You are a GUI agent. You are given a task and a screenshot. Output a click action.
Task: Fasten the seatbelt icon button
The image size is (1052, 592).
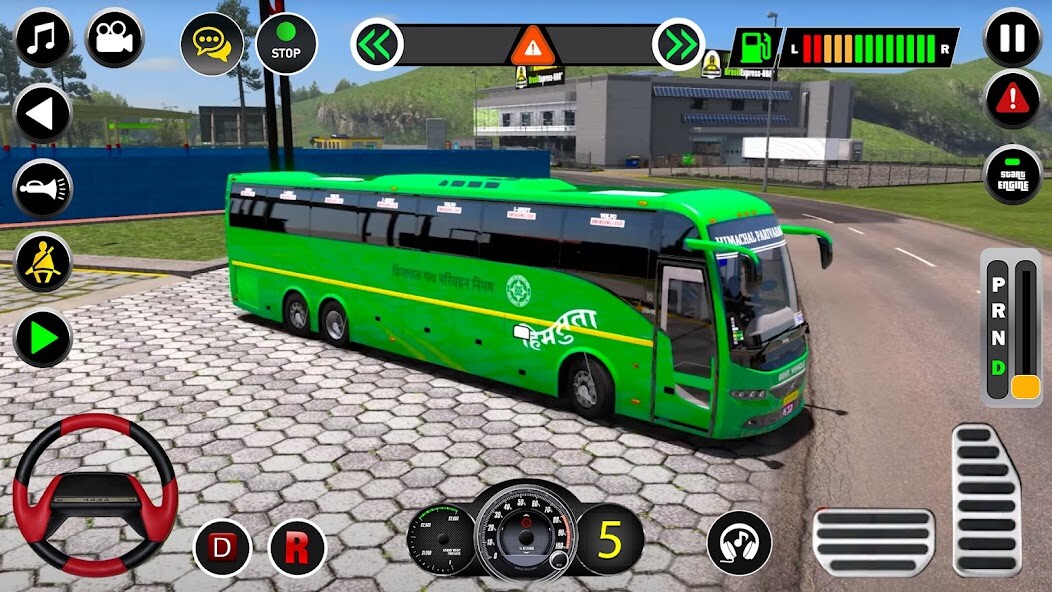43,263
